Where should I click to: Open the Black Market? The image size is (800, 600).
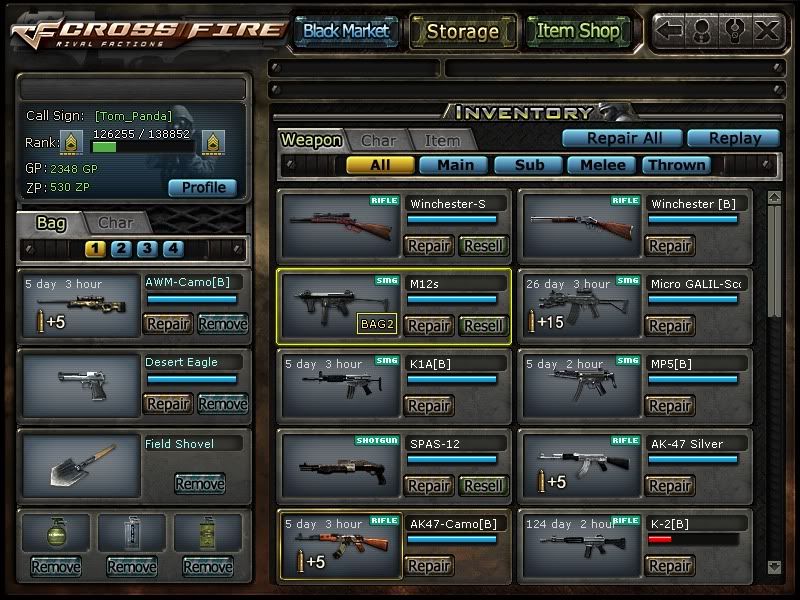pyautogui.click(x=346, y=31)
